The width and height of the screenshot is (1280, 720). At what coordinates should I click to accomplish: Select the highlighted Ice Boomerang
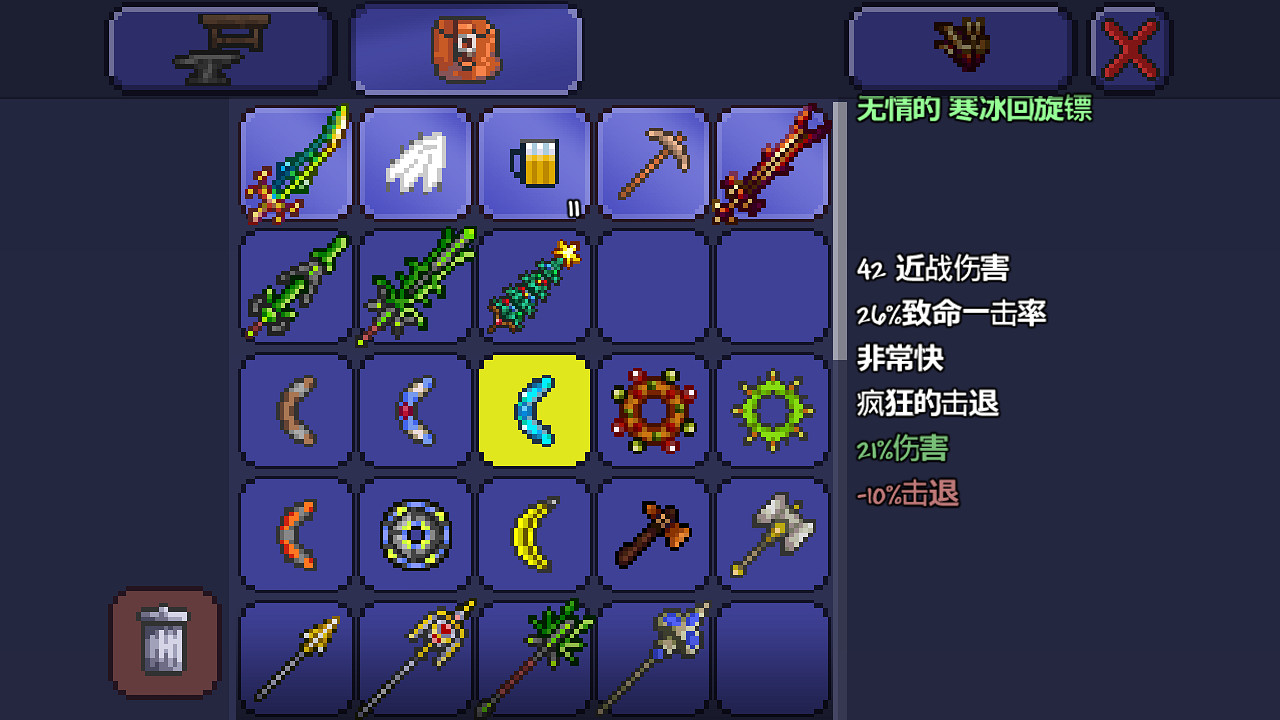534,410
